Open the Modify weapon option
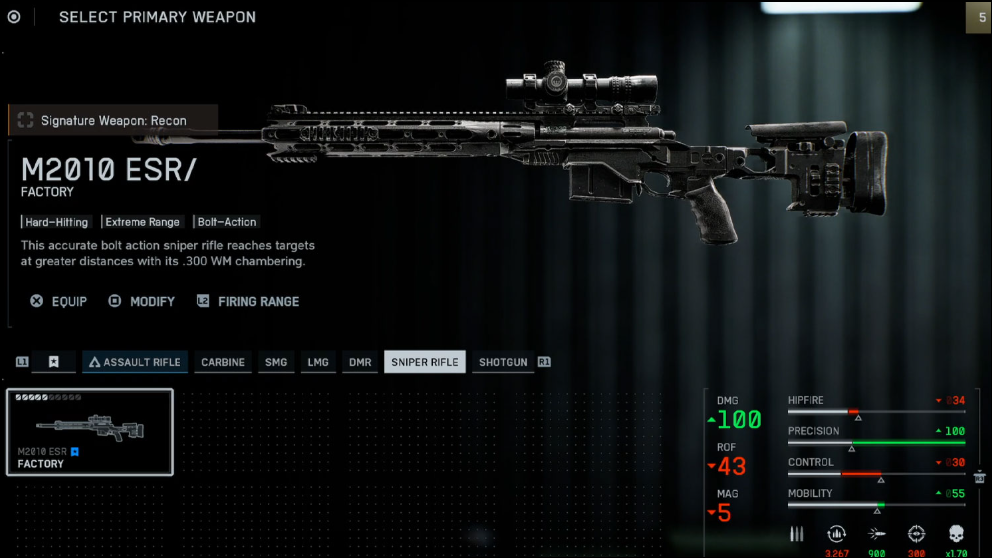 click(x=142, y=301)
